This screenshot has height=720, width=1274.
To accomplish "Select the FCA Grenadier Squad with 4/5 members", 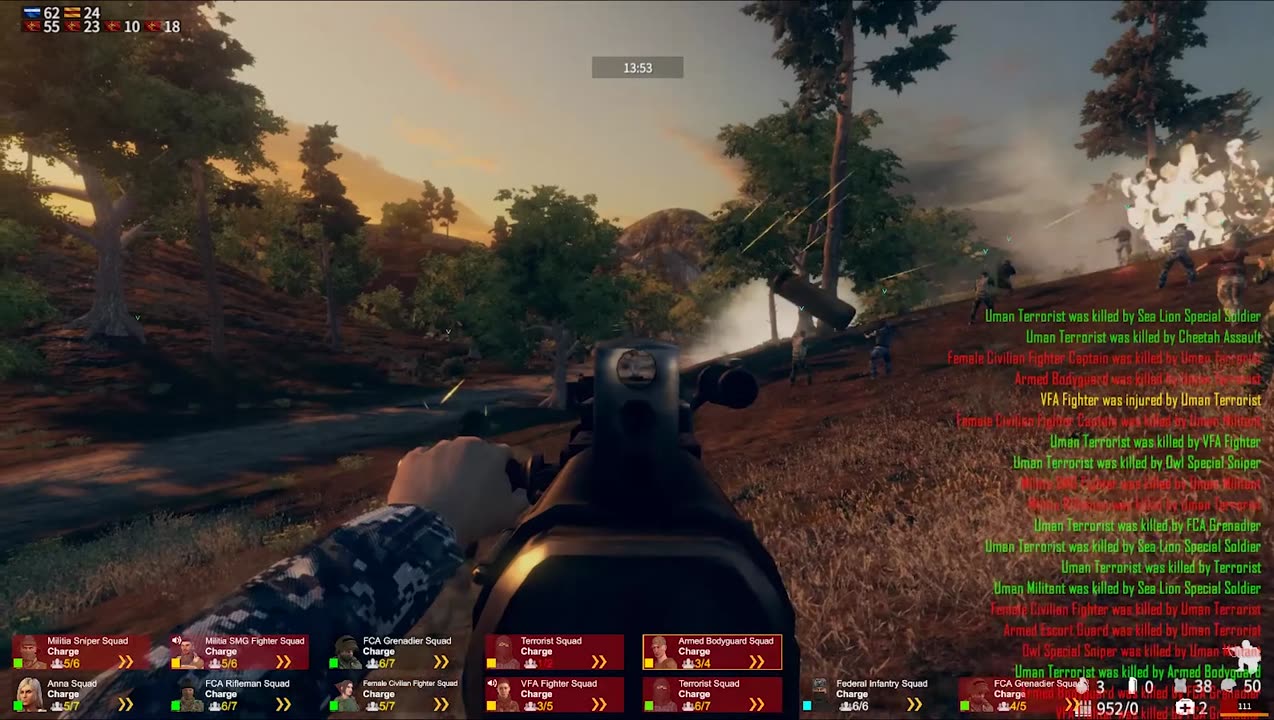I will [1020, 694].
